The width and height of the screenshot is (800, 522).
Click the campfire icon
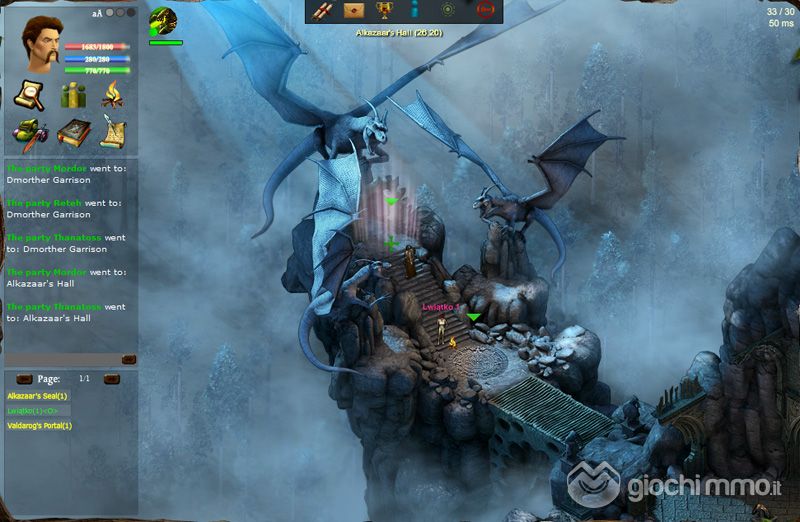tap(112, 95)
